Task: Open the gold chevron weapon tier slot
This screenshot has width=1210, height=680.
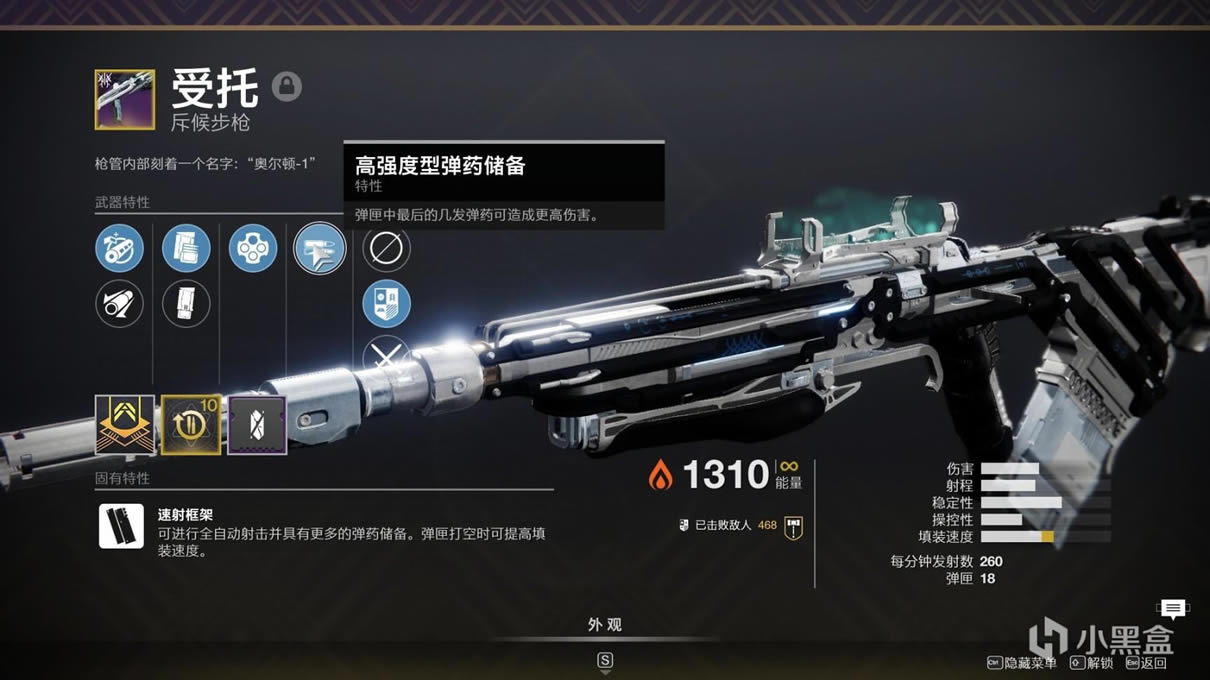Action: 125,425
